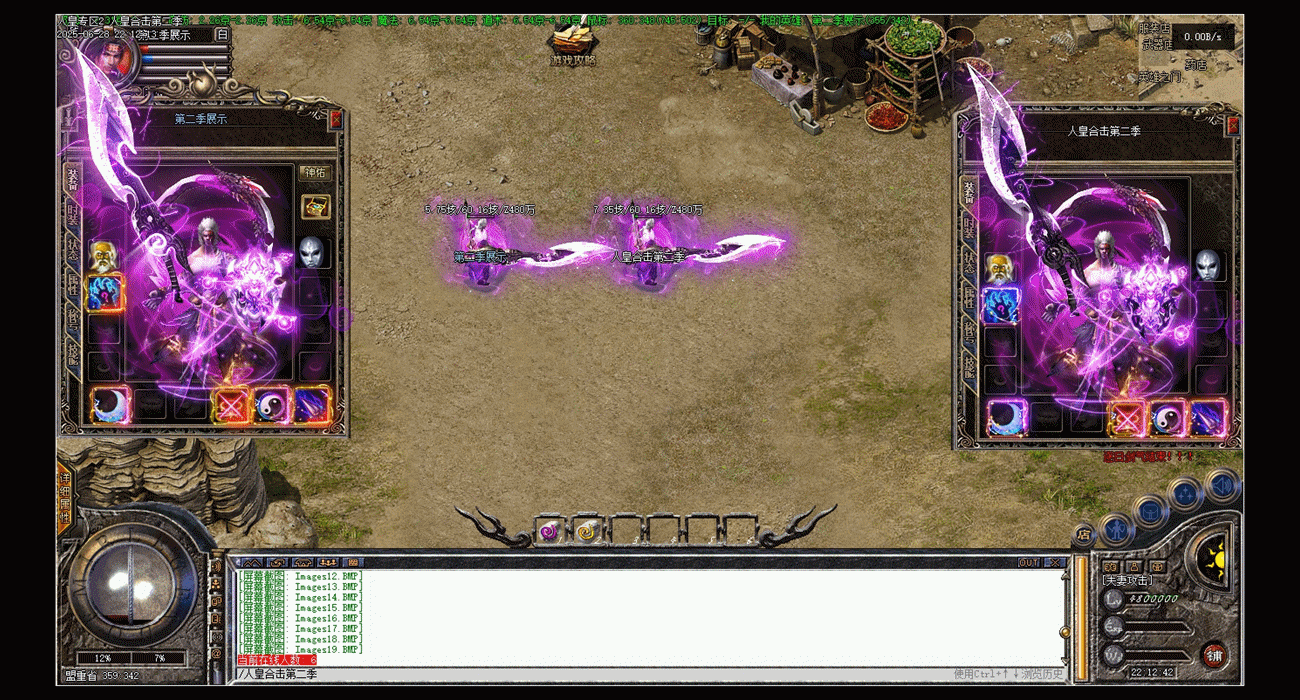Image resolution: width=1300 pixels, height=700 pixels.
Task: Select the crescent moon slot in the left panel
Action: click(109, 405)
